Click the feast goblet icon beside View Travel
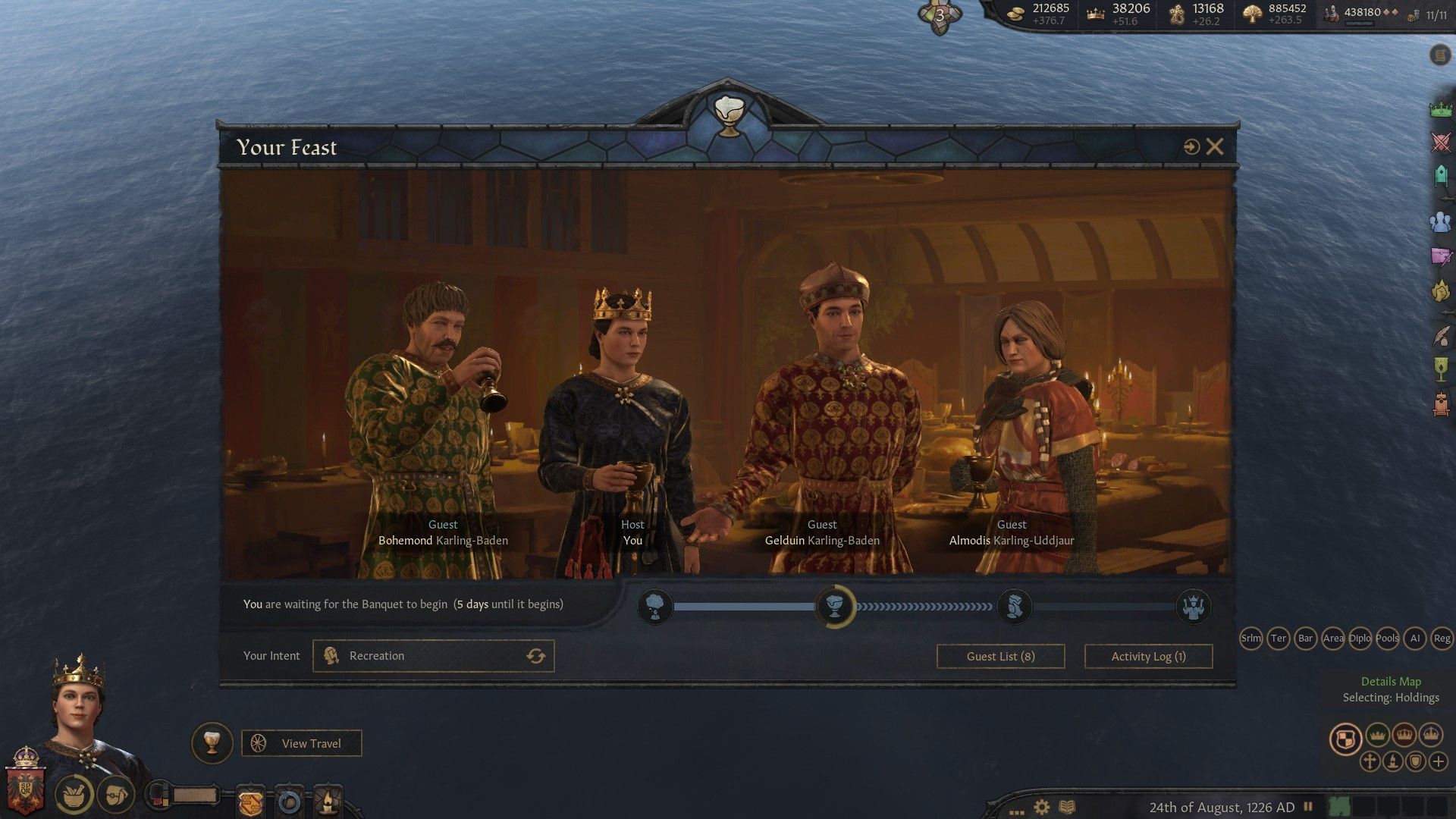Screen dimensions: 1456x819 (212, 743)
